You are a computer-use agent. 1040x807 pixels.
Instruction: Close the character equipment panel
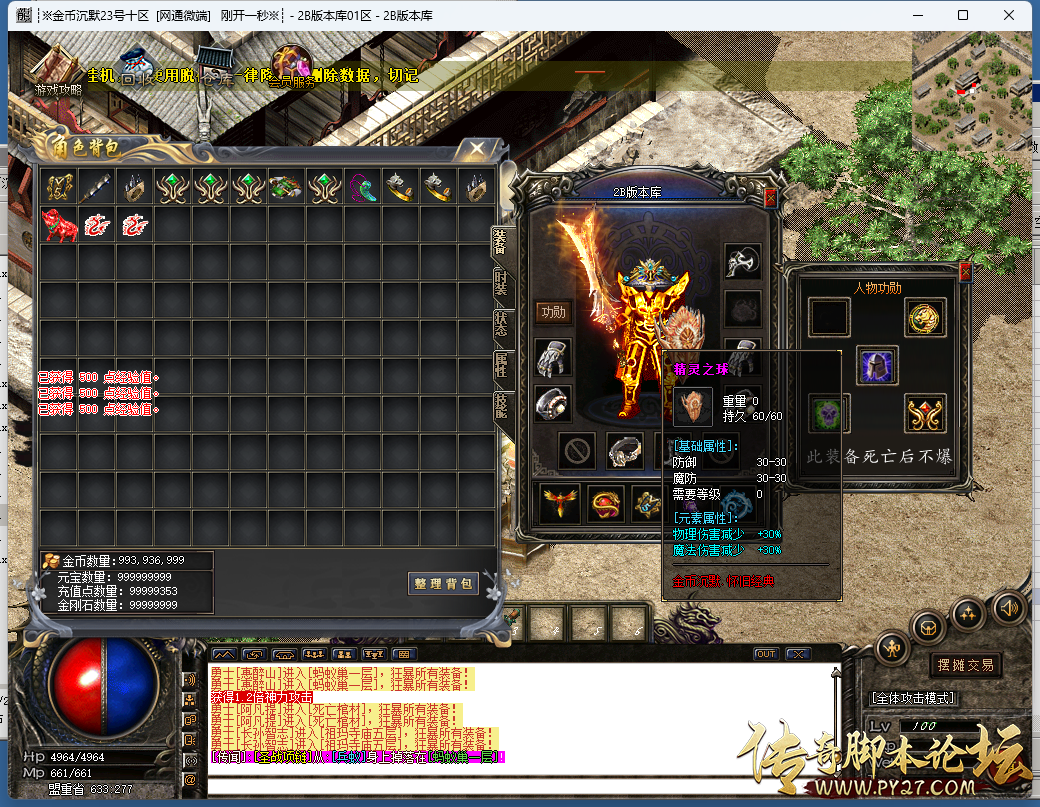(770, 198)
